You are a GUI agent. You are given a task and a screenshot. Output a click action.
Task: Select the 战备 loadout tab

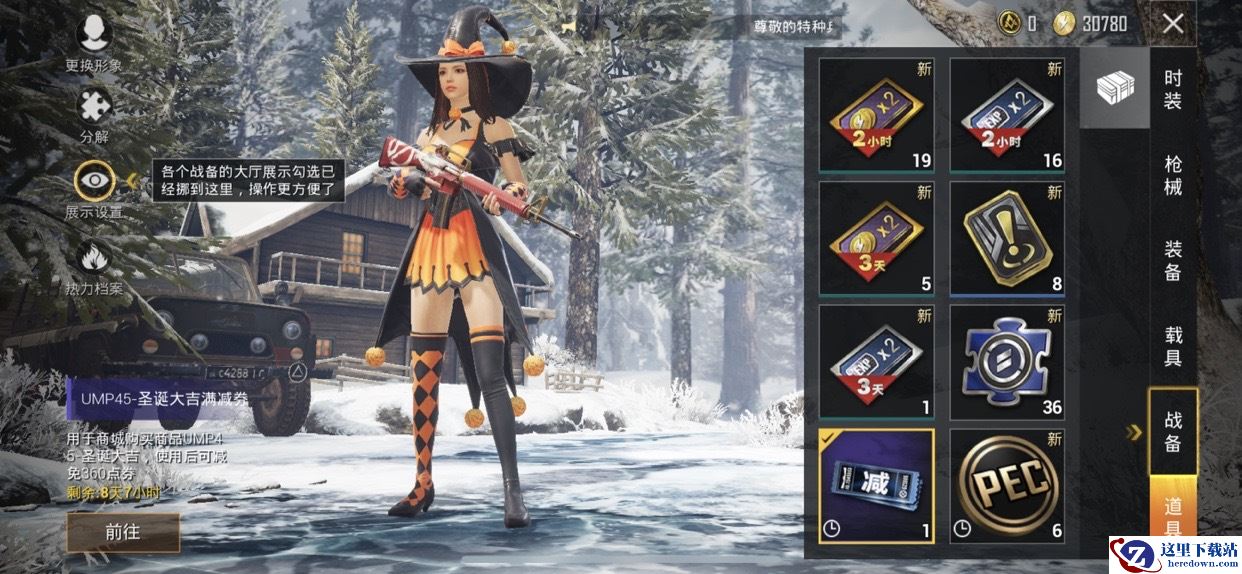[1173, 431]
